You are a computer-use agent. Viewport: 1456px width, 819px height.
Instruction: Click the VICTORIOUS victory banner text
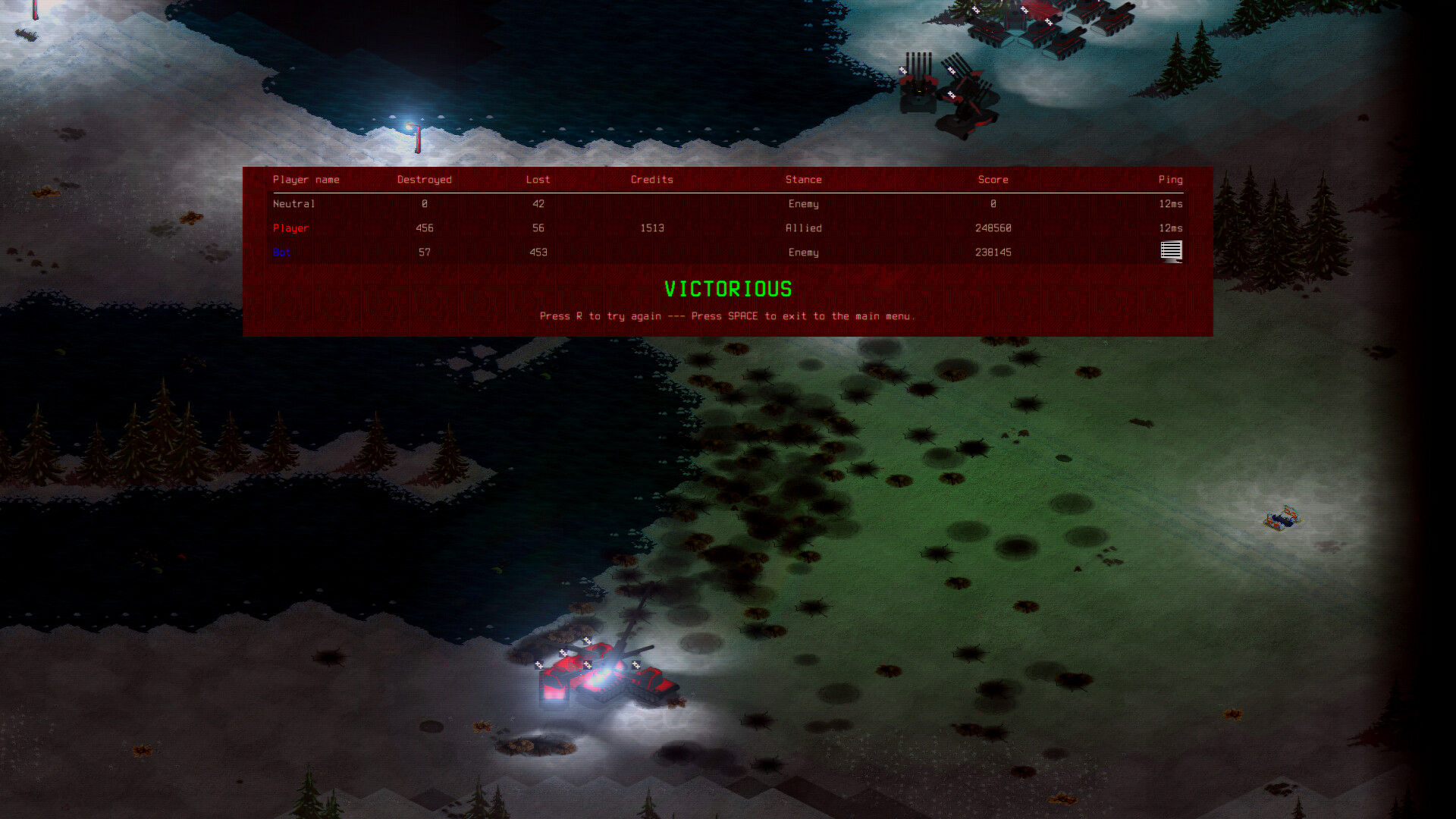click(x=727, y=289)
